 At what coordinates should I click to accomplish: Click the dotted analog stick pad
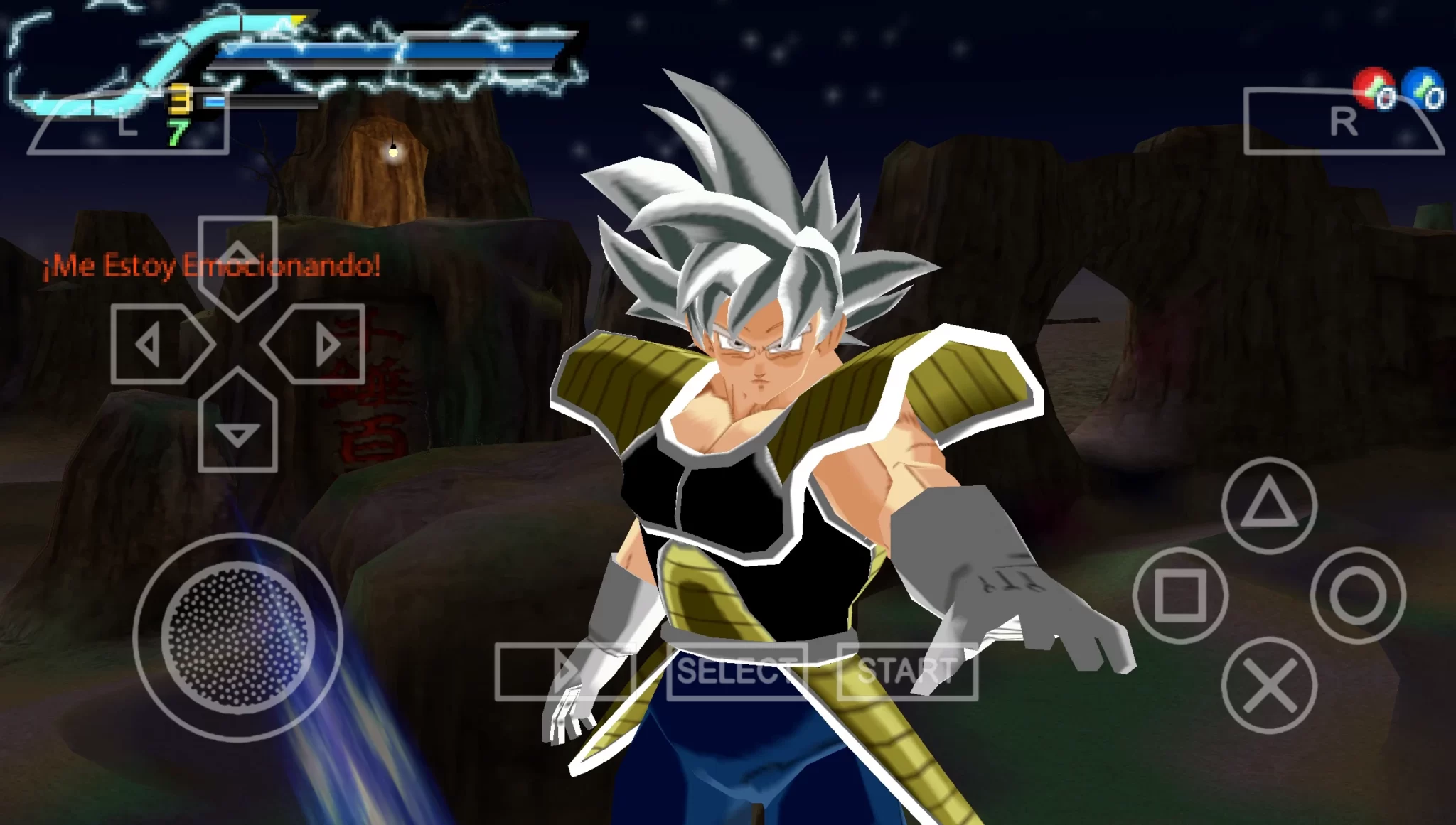[x=237, y=637]
